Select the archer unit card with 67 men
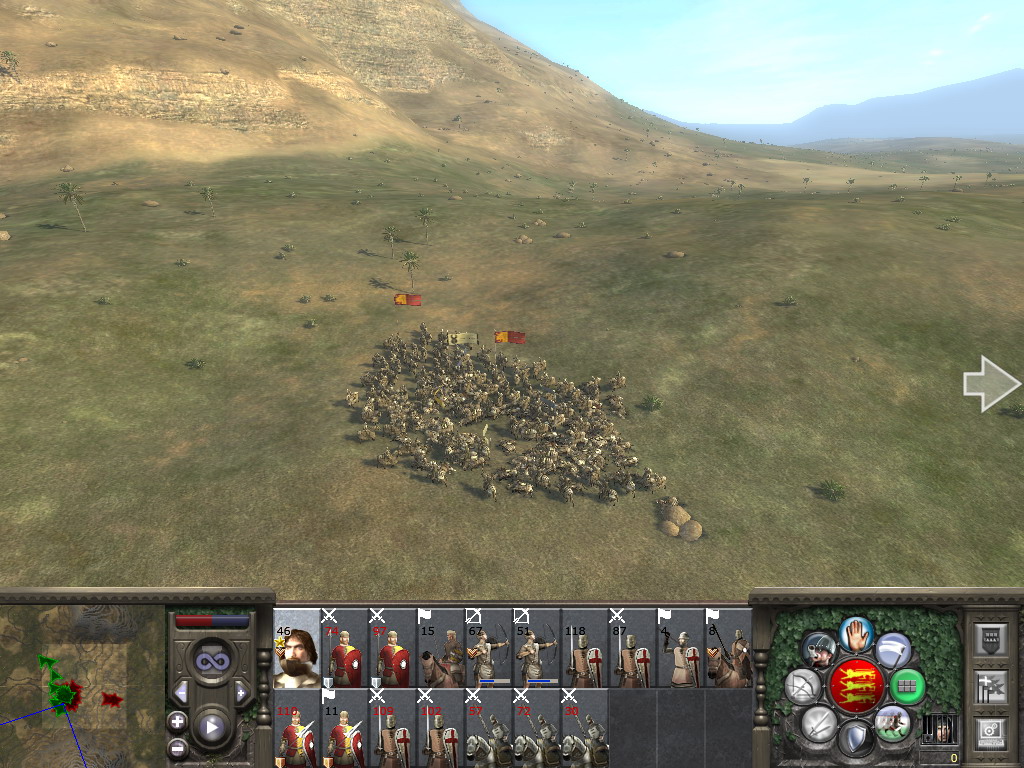Image resolution: width=1024 pixels, height=768 pixels. [489, 648]
